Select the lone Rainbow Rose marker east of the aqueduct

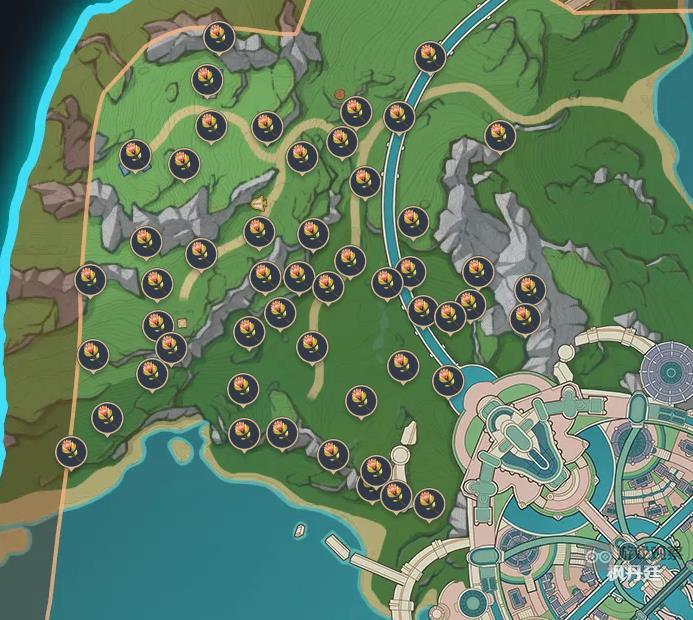[x=499, y=135]
